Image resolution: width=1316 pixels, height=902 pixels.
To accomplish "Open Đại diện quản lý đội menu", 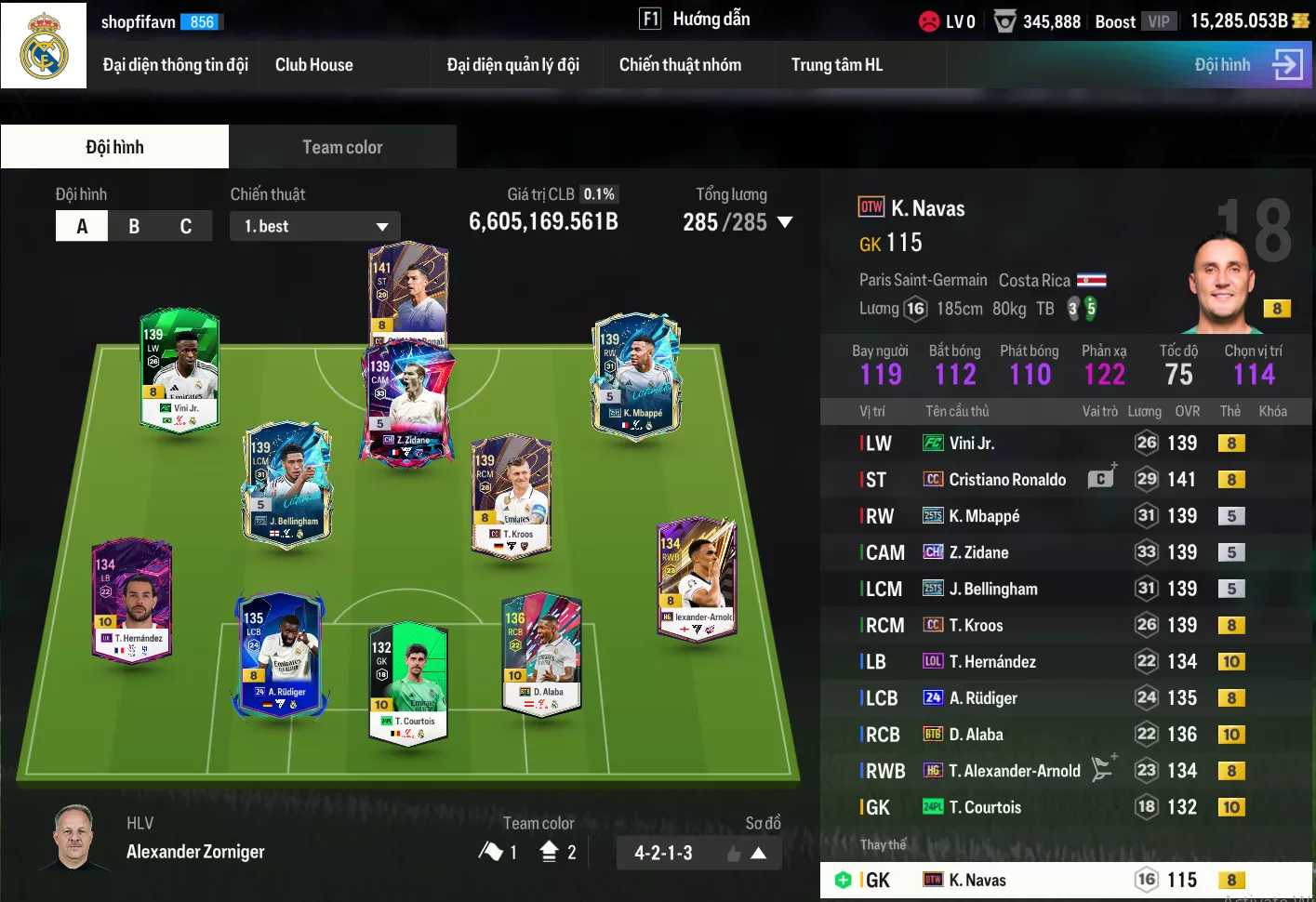I will pos(512,65).
